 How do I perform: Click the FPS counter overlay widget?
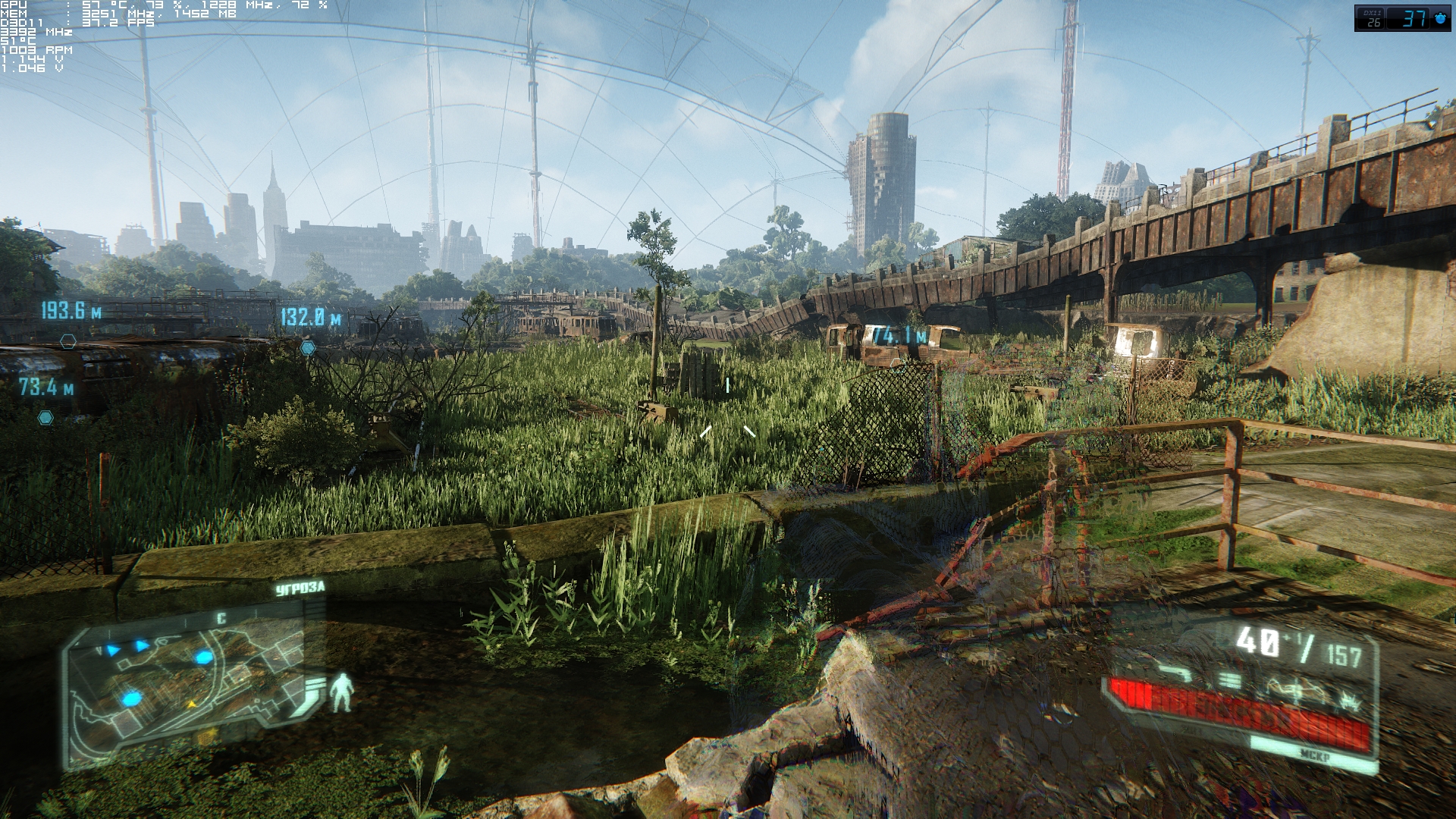pos(1402,18)
